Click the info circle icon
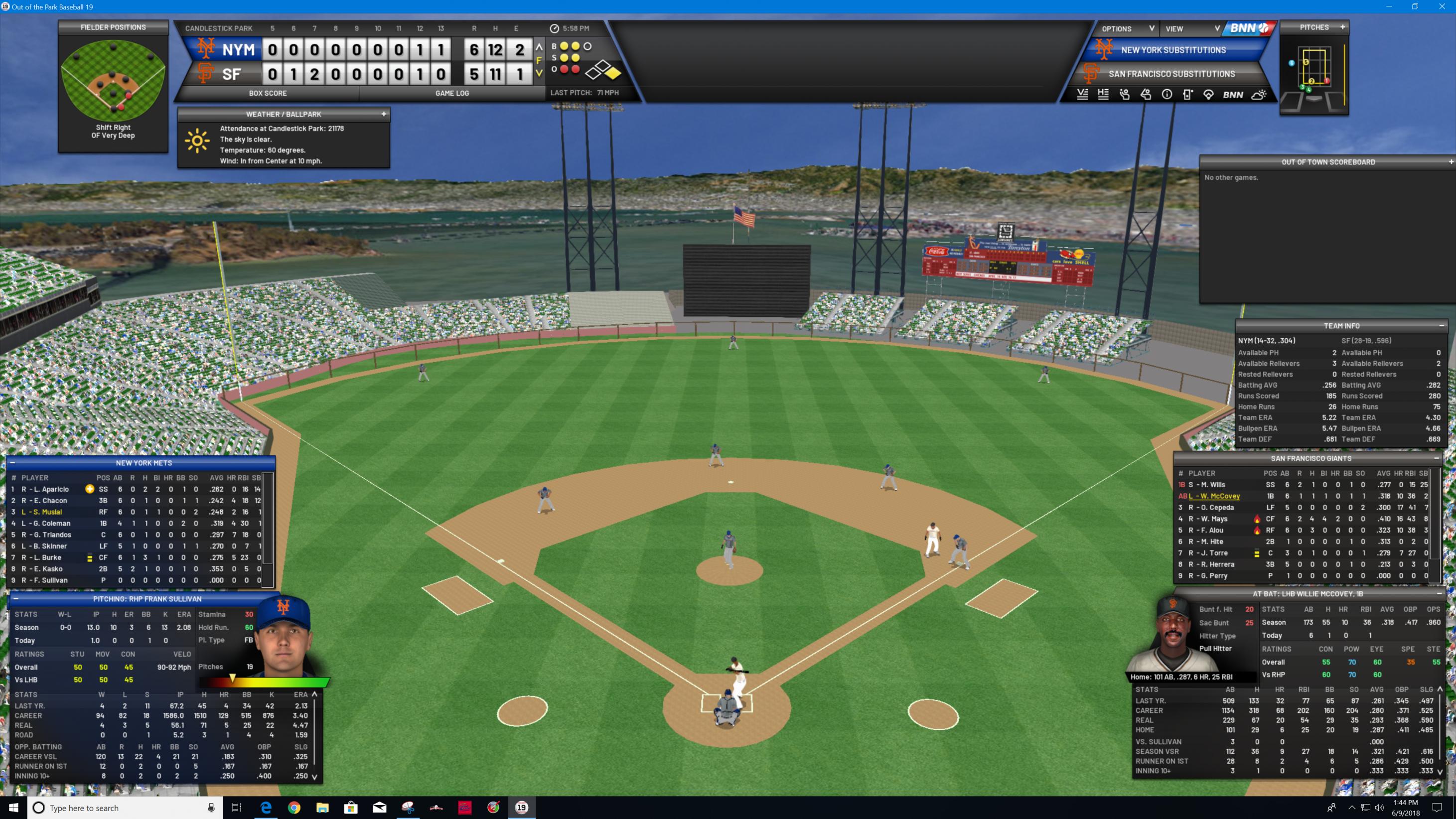 coord(1166,95)
